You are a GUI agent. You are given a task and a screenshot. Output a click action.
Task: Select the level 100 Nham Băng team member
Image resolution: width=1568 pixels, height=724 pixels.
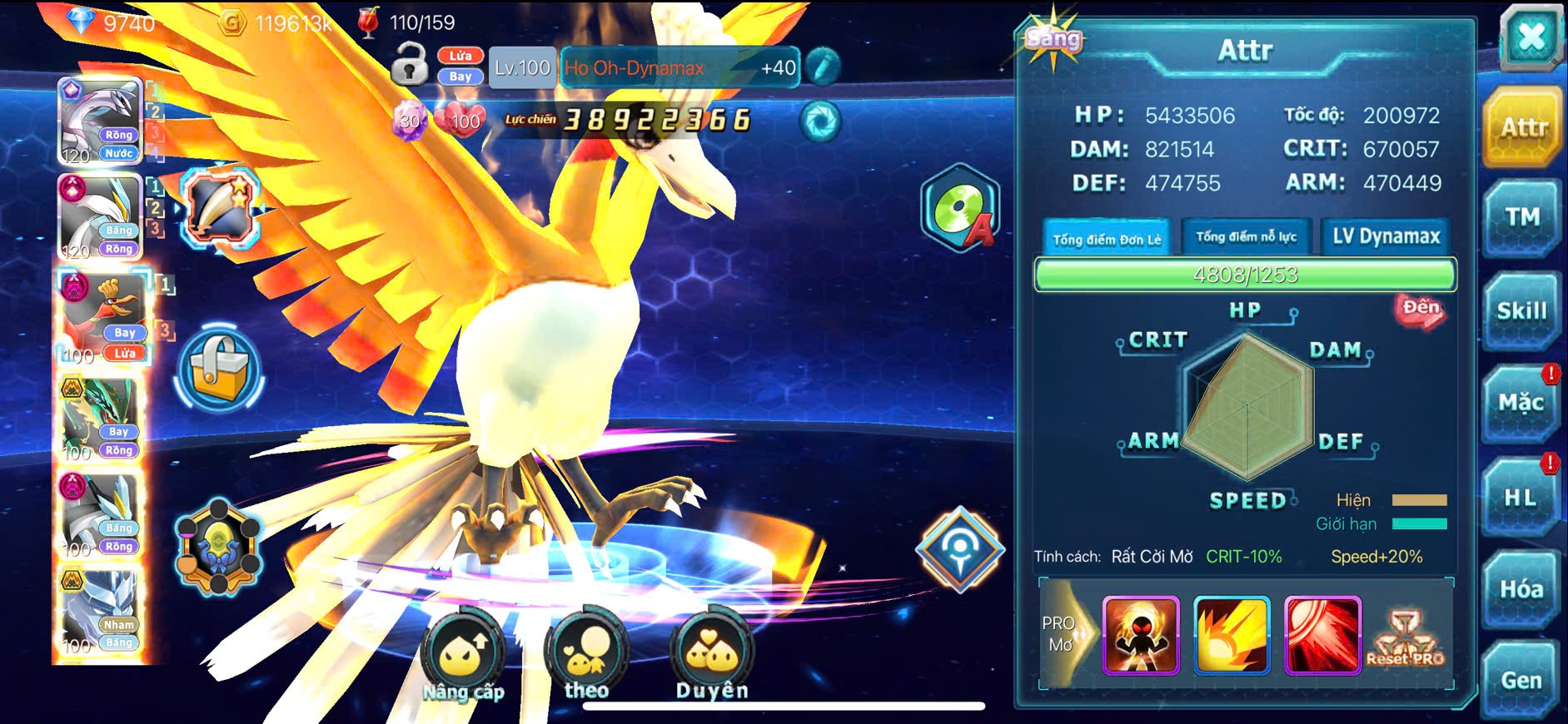pyautogui.click(x=102, y=613)
